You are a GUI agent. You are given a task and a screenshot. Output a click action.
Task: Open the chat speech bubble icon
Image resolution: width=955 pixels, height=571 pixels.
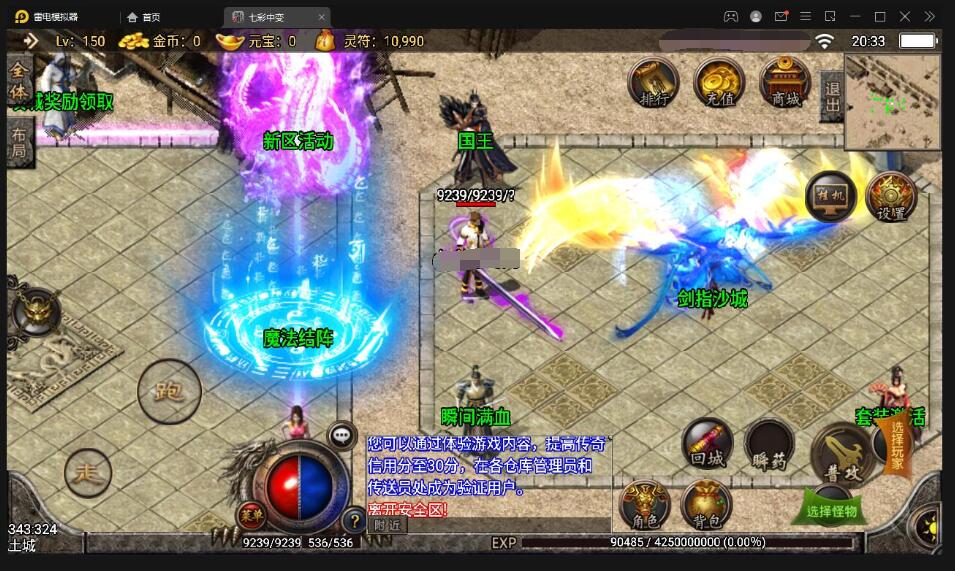(342, 435)
